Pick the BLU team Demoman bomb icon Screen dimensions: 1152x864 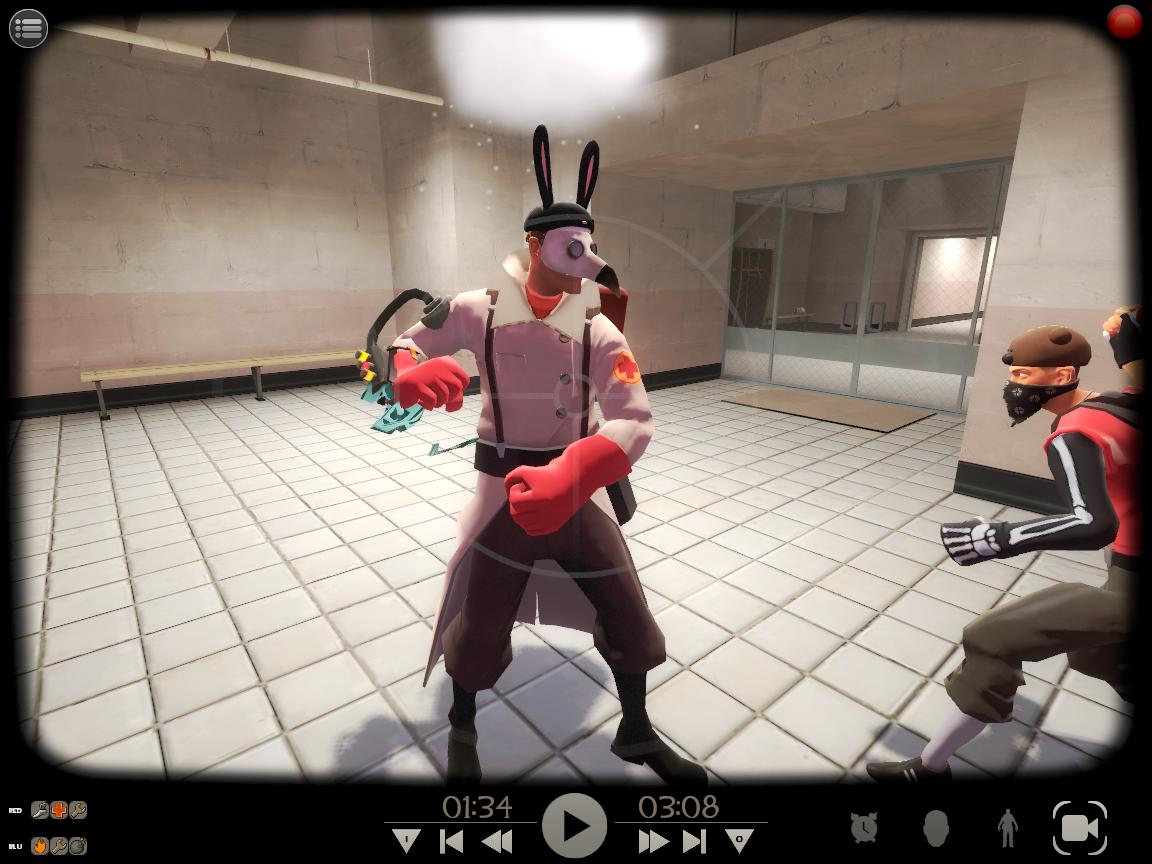click(x=77, y=845)
